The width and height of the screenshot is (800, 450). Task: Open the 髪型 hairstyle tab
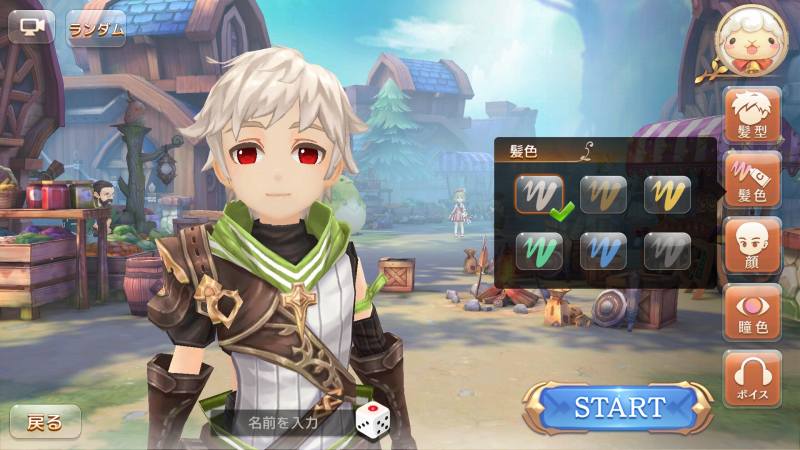pyautogui.click(x=752, y=114)
